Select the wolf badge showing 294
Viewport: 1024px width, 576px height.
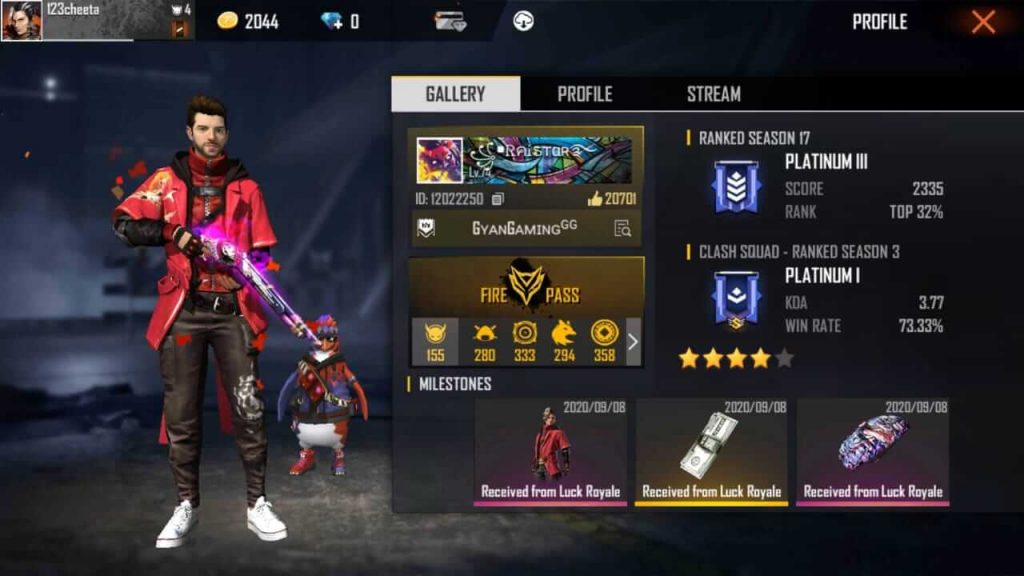[564, 341]
